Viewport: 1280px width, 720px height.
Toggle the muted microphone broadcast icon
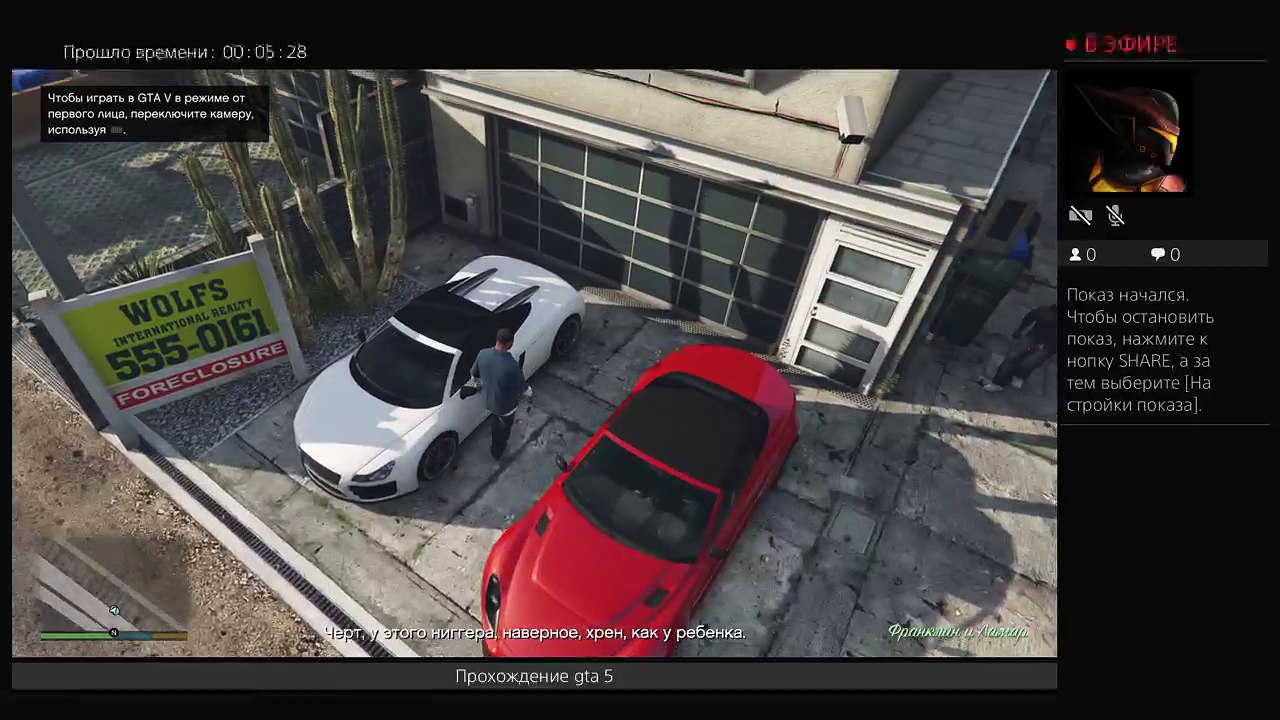[x=1116, y=215]
